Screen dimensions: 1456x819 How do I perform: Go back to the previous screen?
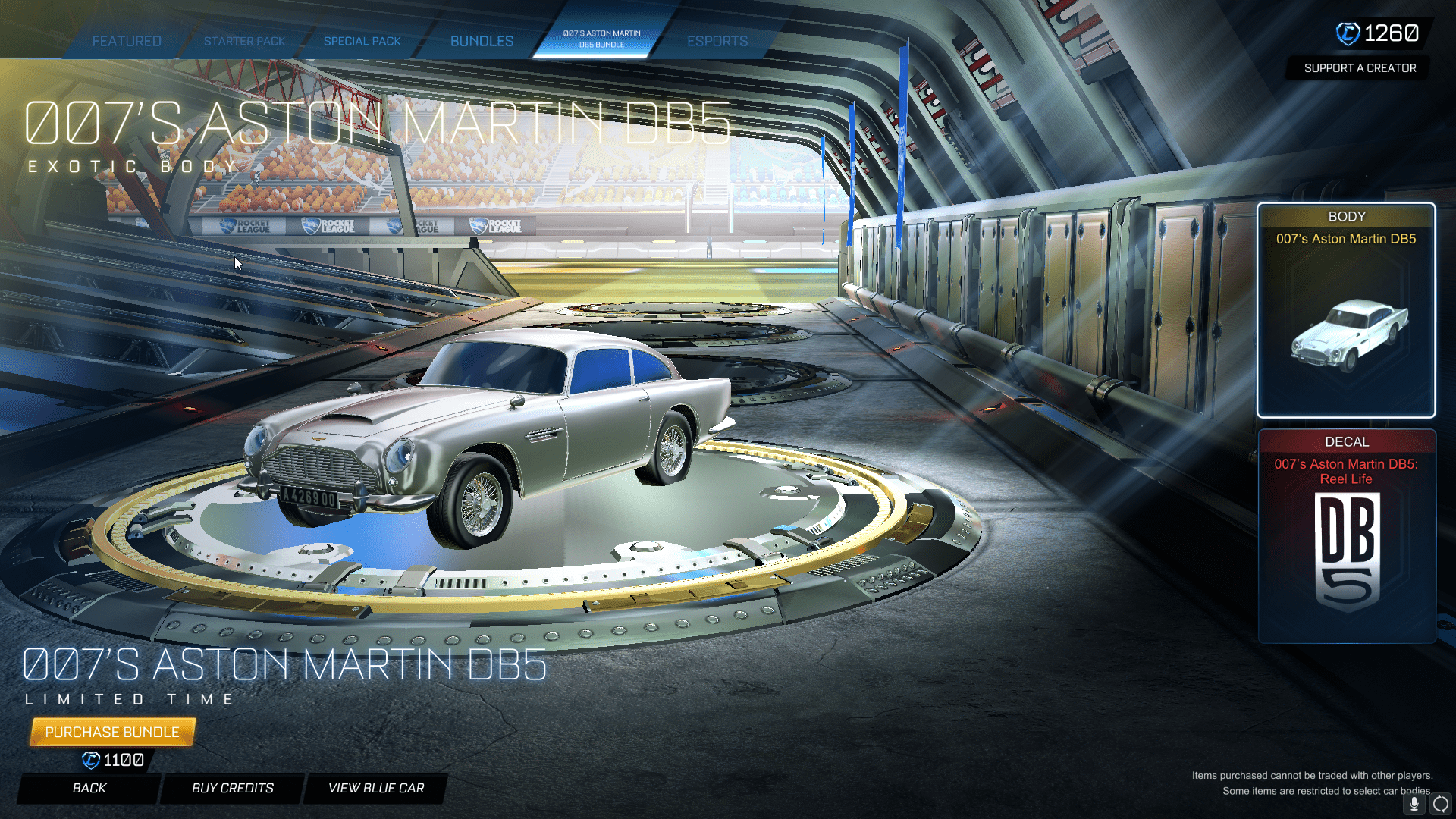[89, 788]
